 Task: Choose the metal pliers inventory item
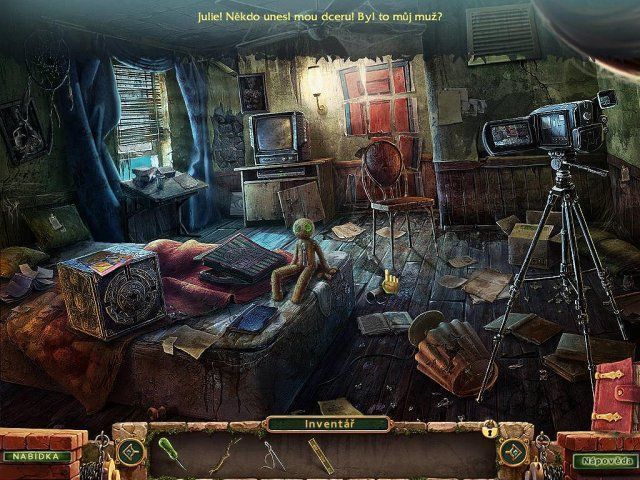274,455
